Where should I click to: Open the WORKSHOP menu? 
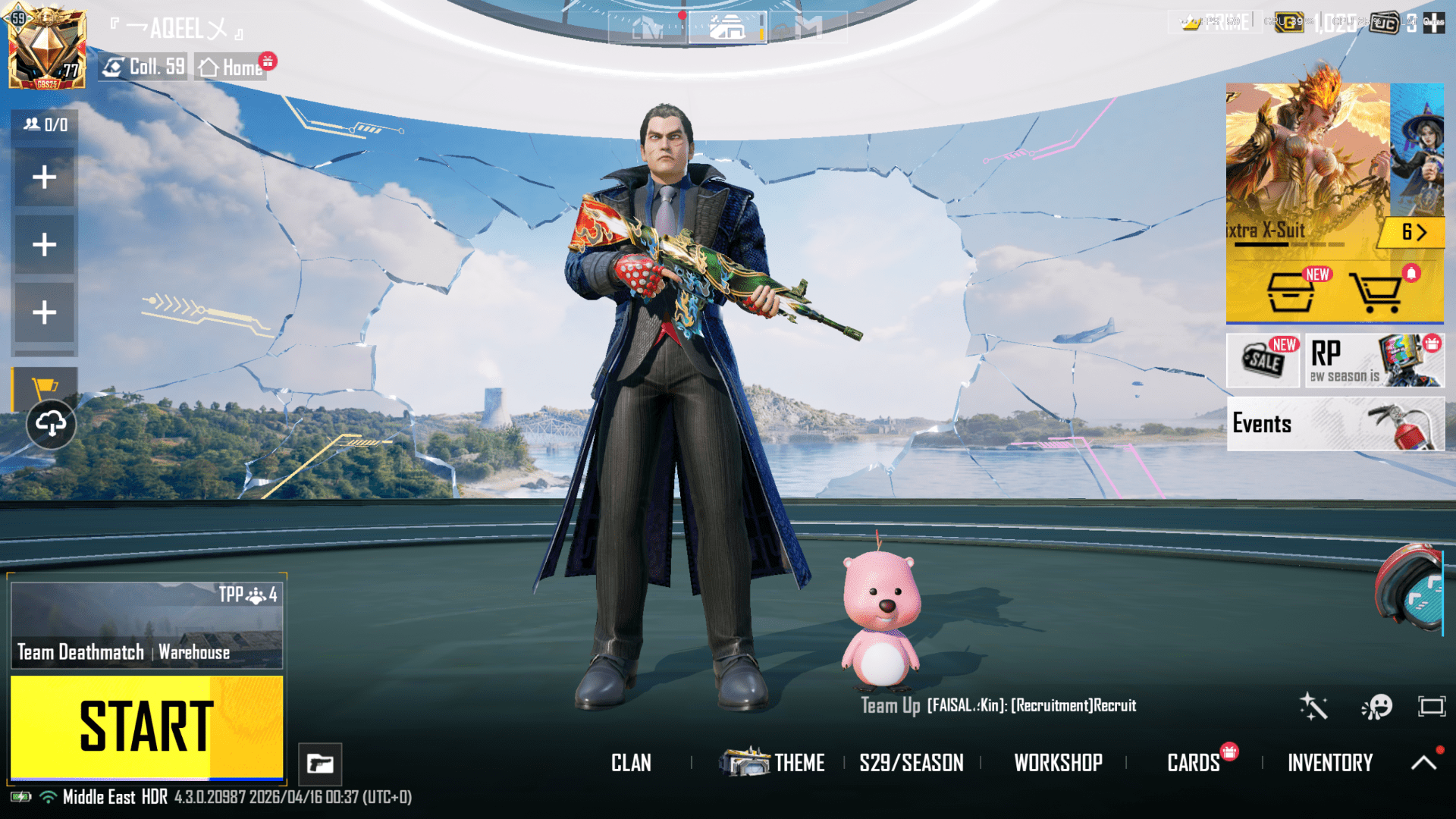(1058, 763)
